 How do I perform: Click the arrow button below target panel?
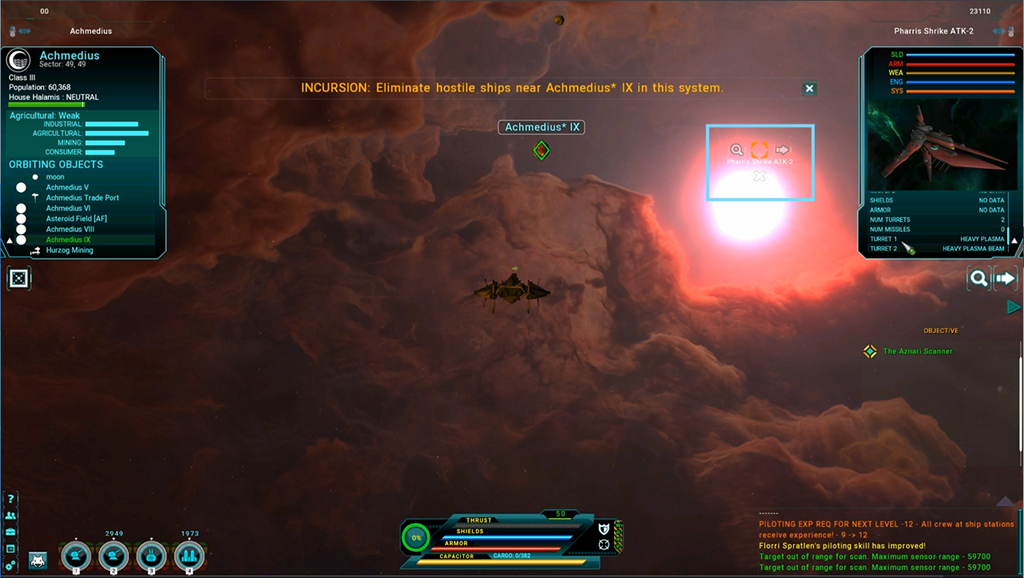[1005, 279]
